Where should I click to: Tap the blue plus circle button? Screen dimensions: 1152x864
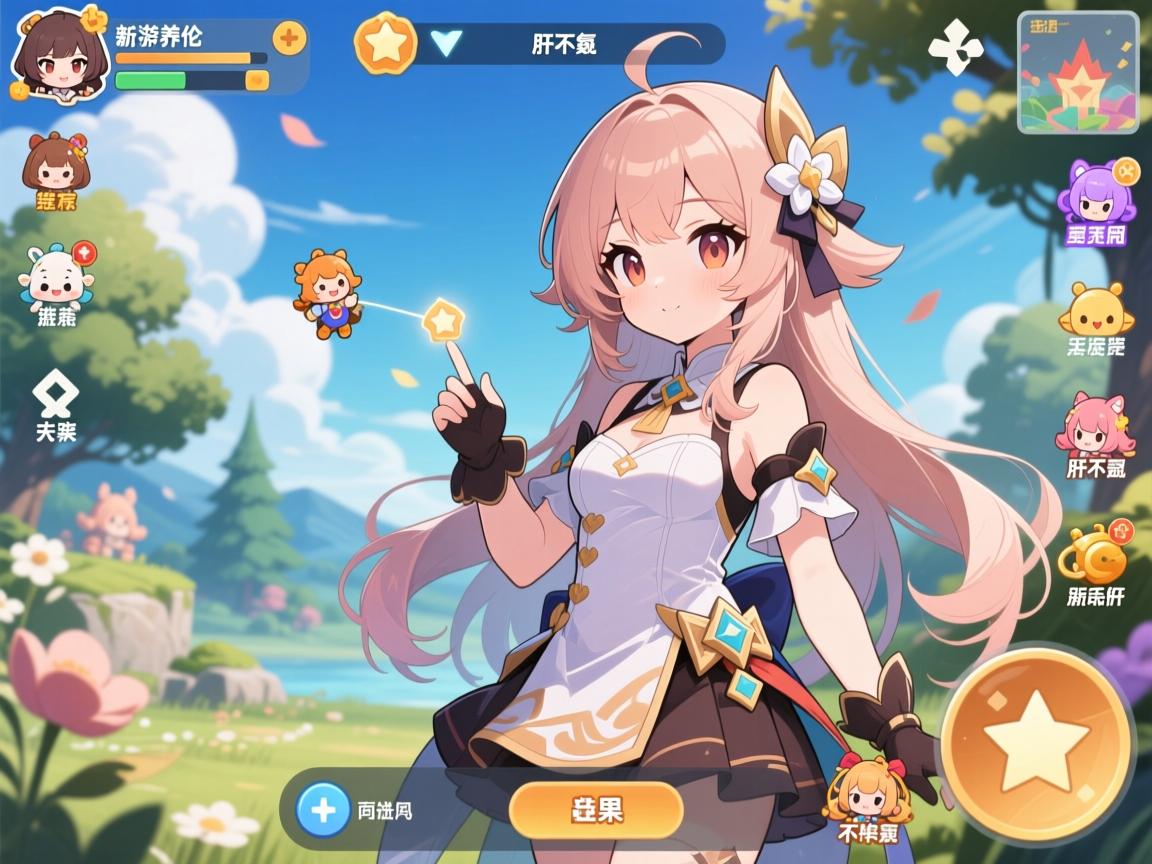click(322, 809)
